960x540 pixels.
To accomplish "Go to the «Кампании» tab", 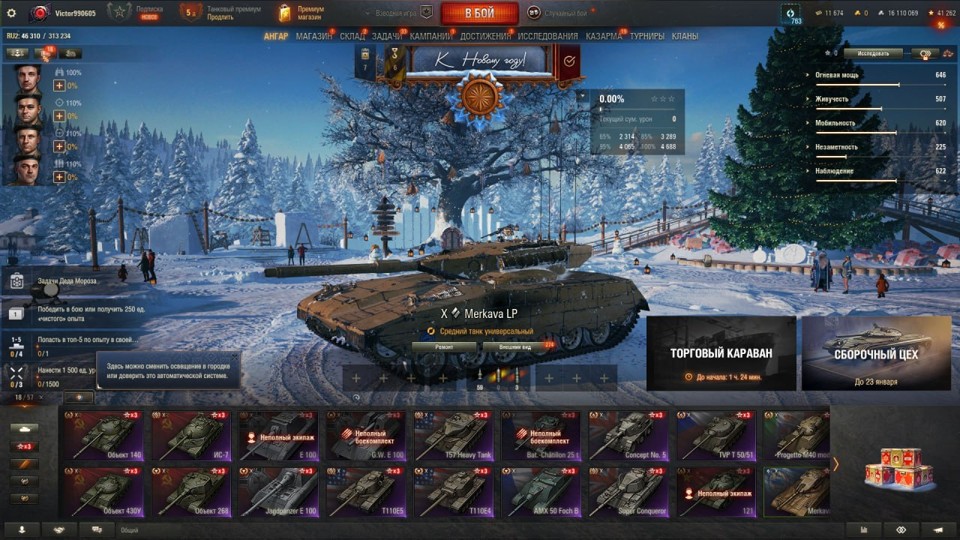I will pos(430,36).
